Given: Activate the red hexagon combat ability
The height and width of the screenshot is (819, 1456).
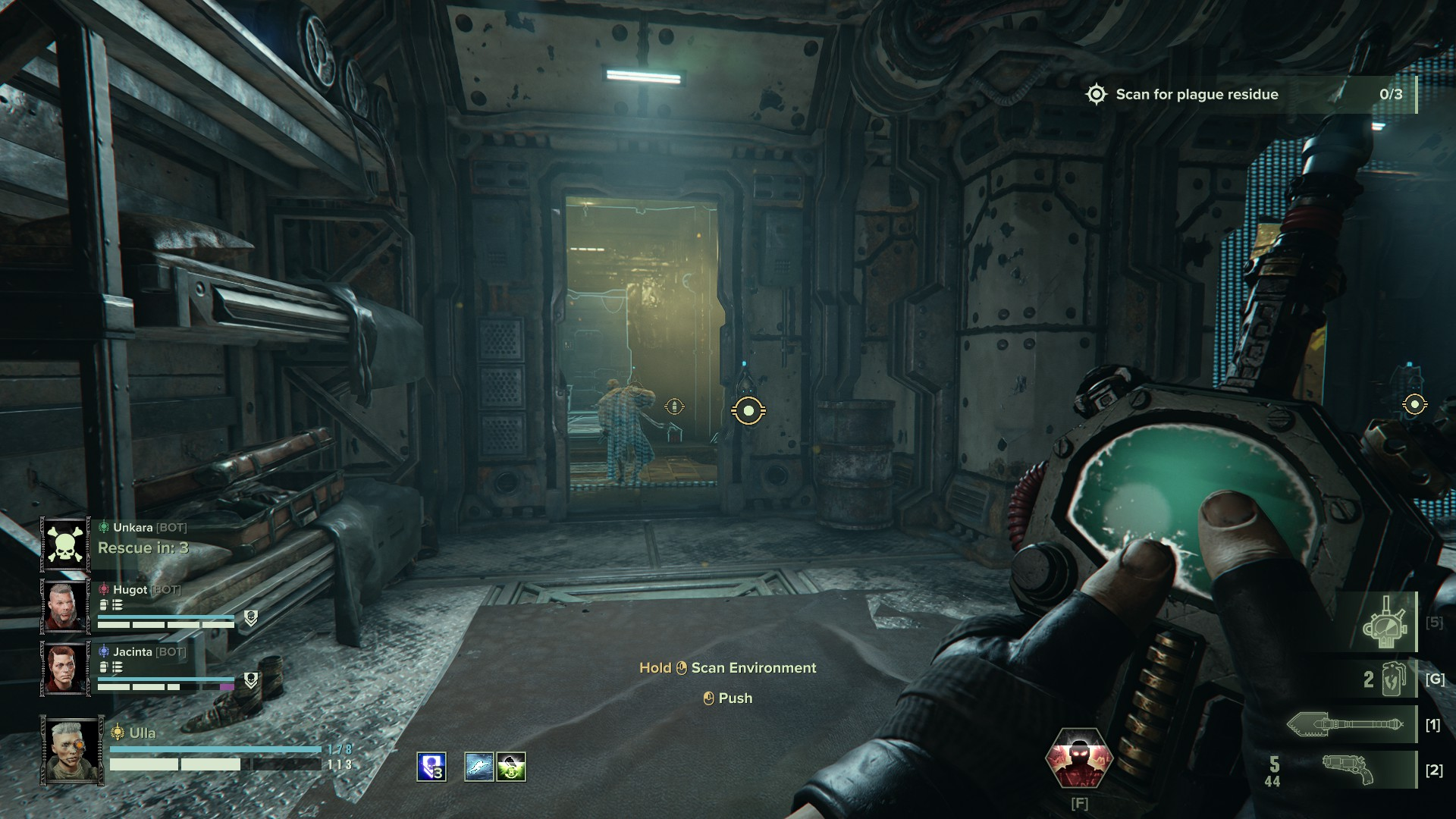Looking at the screenshot, I should (x=1078, y=759).
